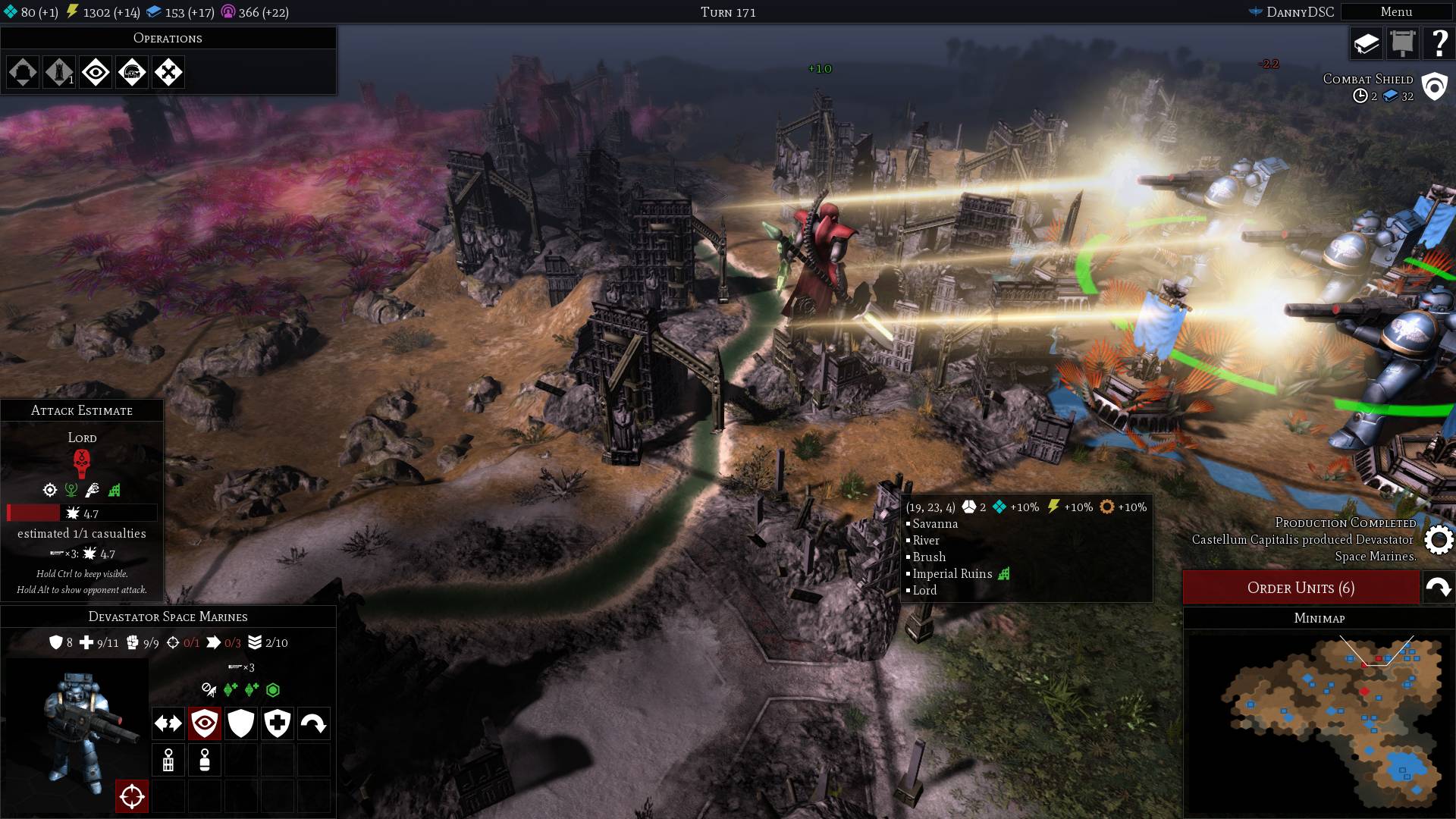
Task: Activate the plain shield hold-position action
Action: (x=241, y=723)
